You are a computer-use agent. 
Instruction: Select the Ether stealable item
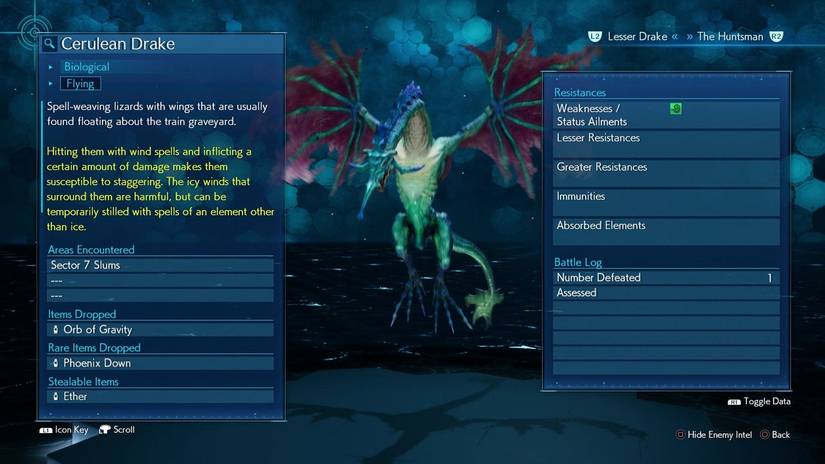(x=160, y=397)
